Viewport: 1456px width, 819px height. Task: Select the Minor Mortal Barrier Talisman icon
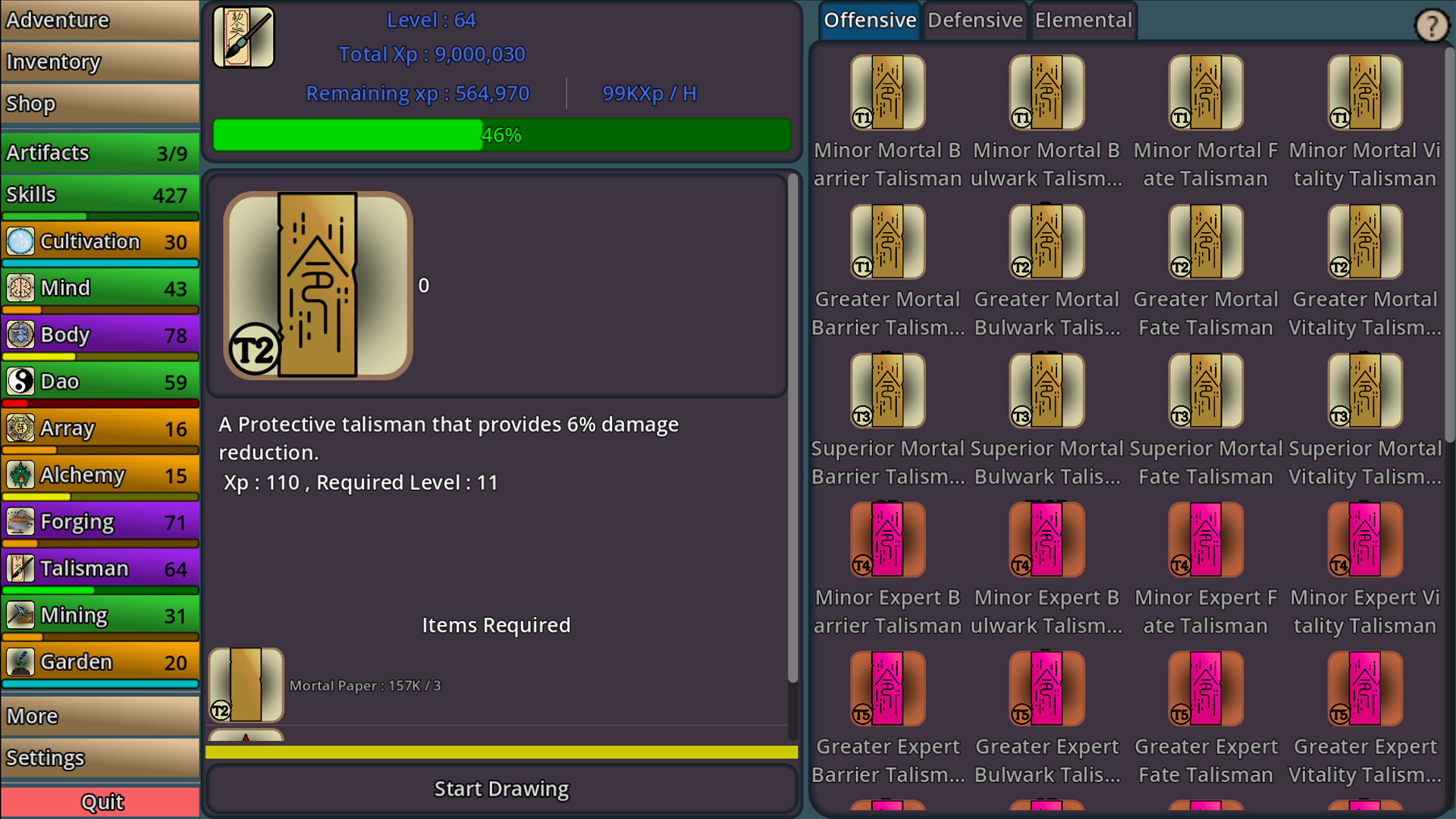pyautogui.click(x=887, y=91)
